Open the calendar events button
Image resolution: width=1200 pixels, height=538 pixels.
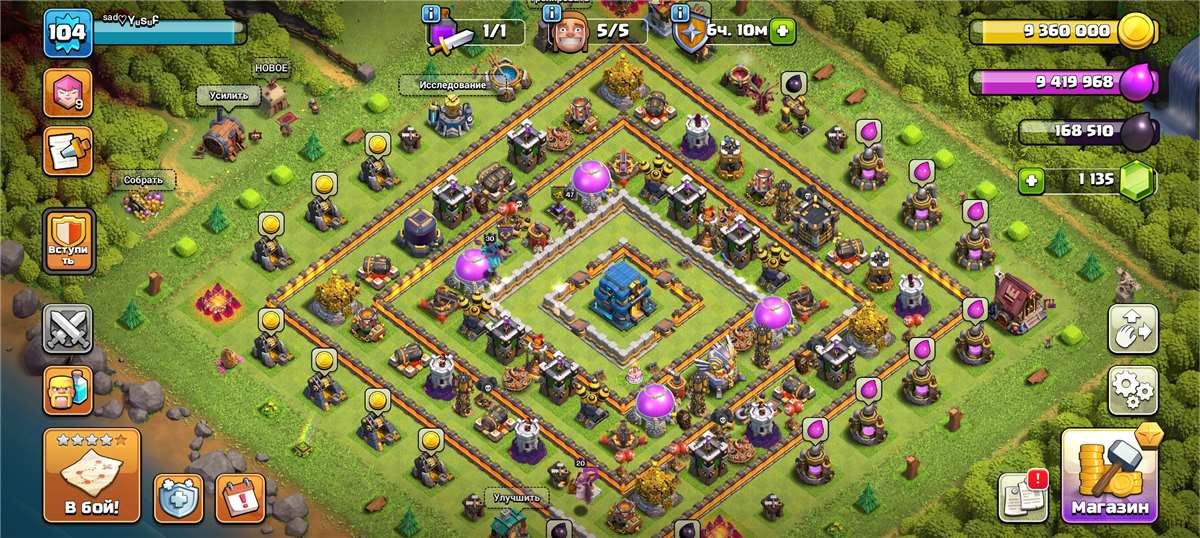(x=240, y=497)
